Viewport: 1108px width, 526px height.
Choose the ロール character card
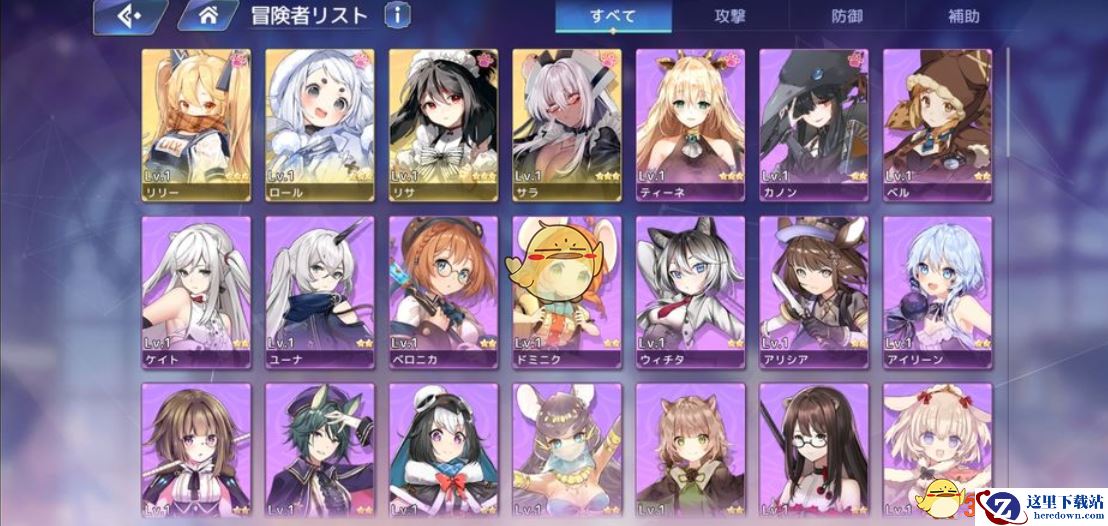click(320, 124)
